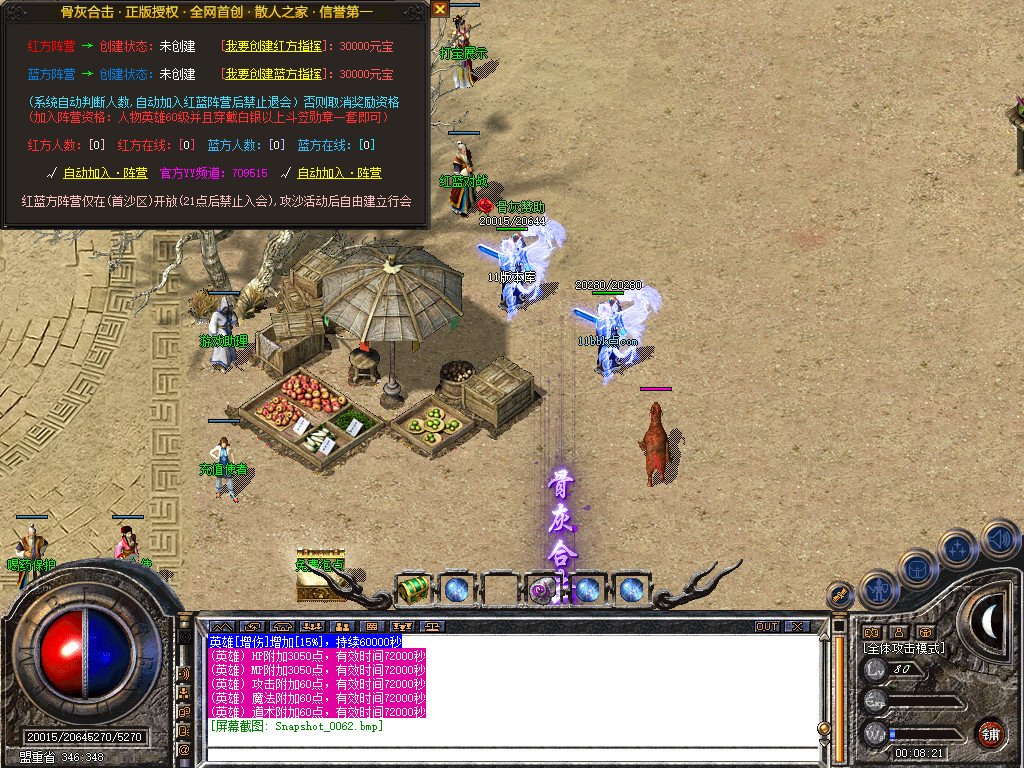
Task: Close the chat window with X
Action: tap(797, 627)
